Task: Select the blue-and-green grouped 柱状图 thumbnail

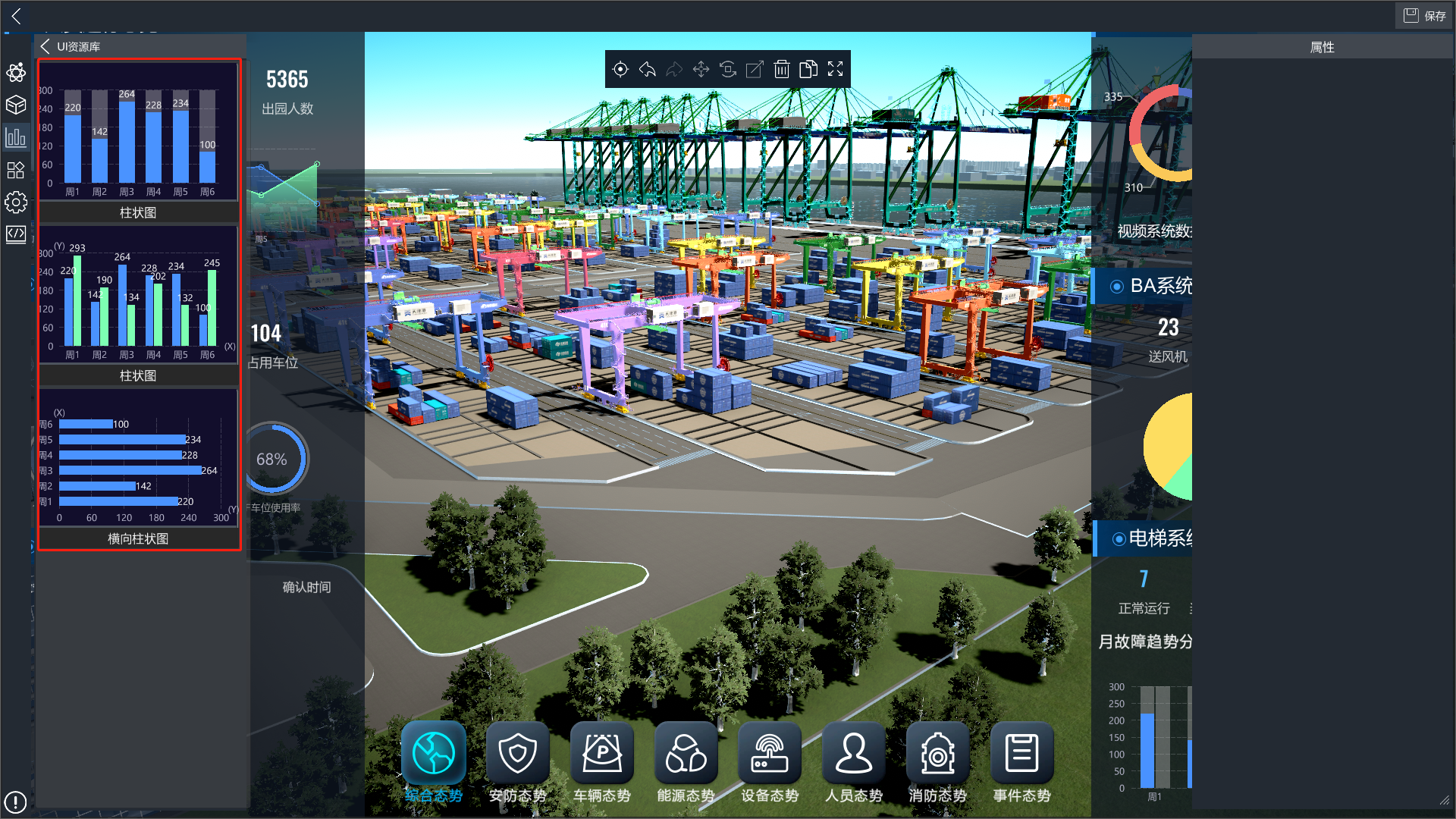Action: tap(138, 303)
